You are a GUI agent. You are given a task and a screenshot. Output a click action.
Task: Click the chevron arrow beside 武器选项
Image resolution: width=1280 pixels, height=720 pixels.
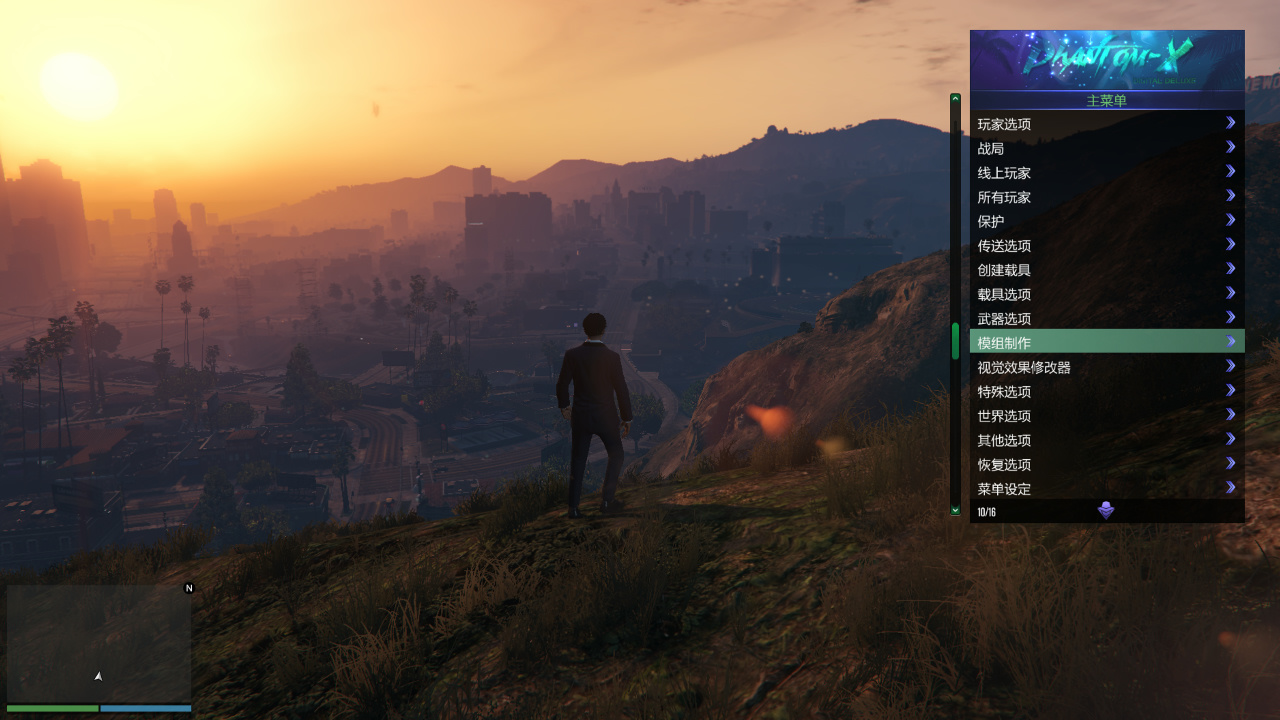click(1230, 318)
